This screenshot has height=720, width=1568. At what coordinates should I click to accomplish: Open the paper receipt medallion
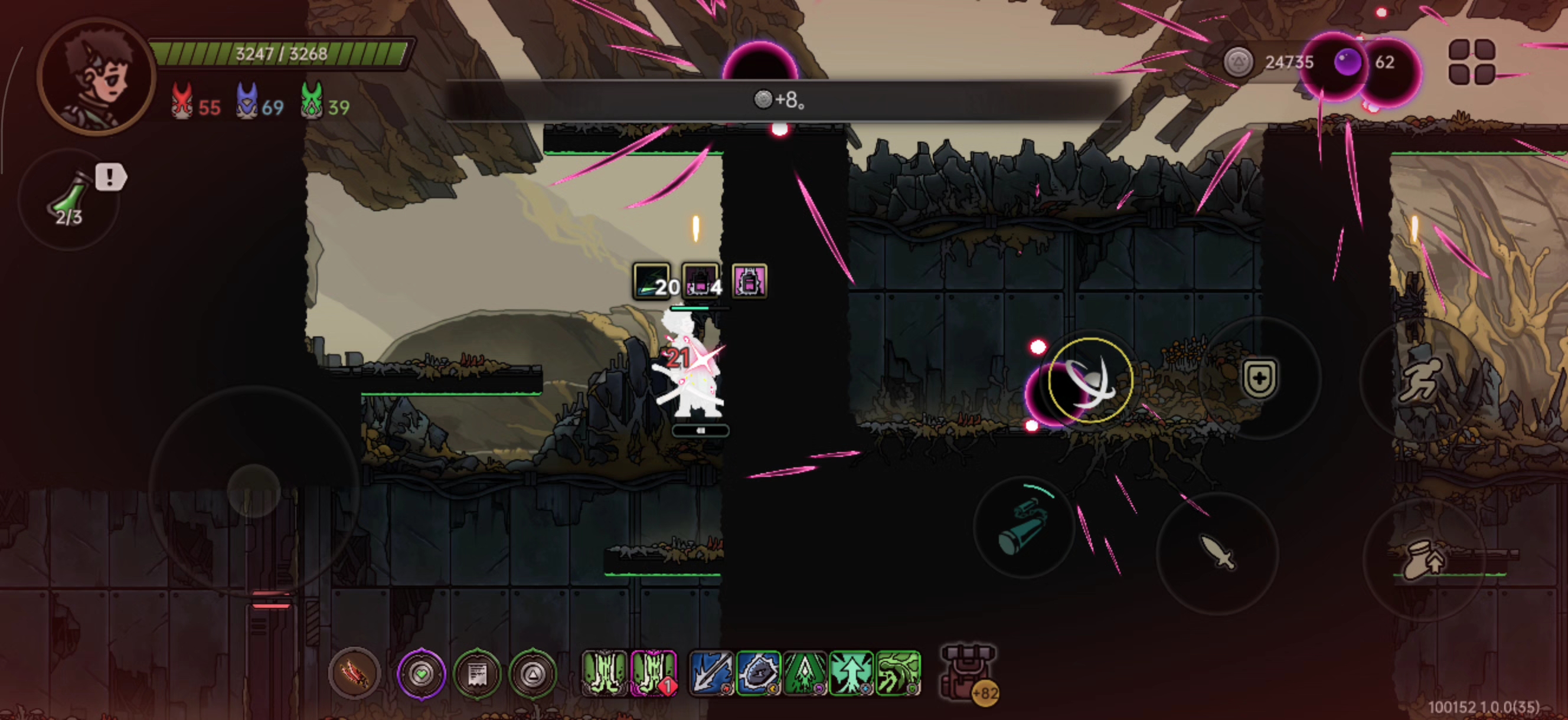point(476,674)
